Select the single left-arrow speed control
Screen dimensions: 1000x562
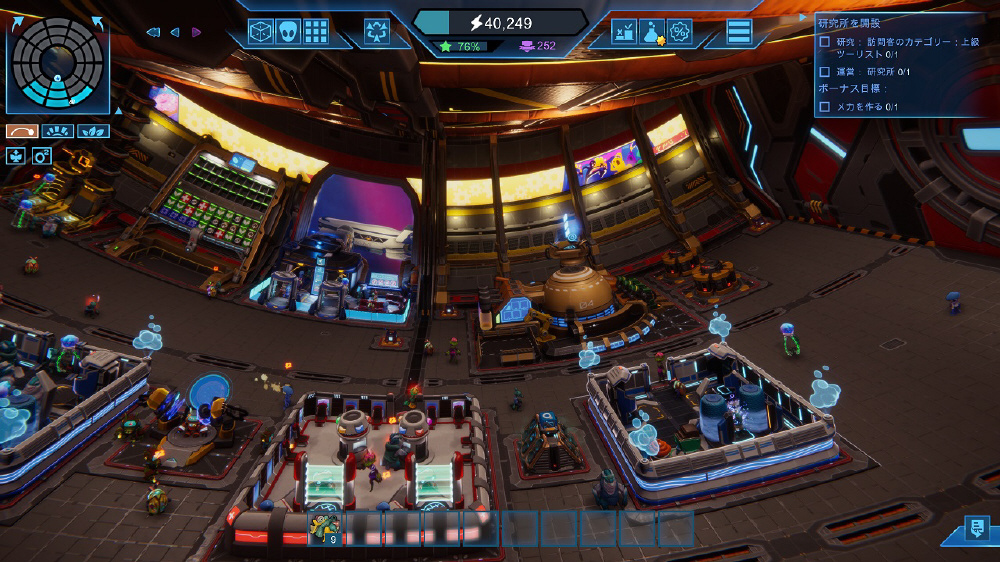pos(175,32)
